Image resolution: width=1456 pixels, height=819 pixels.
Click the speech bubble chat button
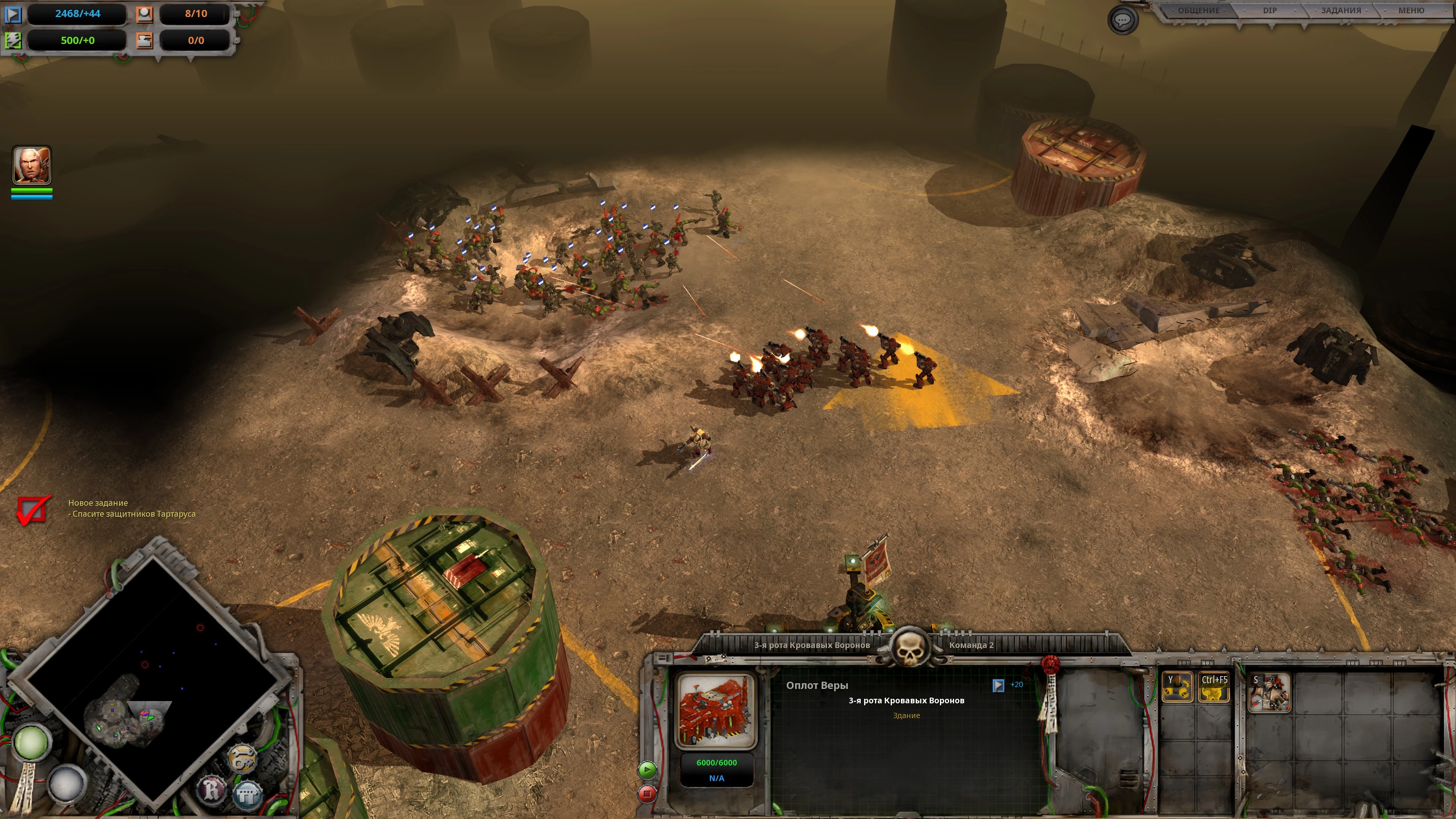tap(1122, 20)
